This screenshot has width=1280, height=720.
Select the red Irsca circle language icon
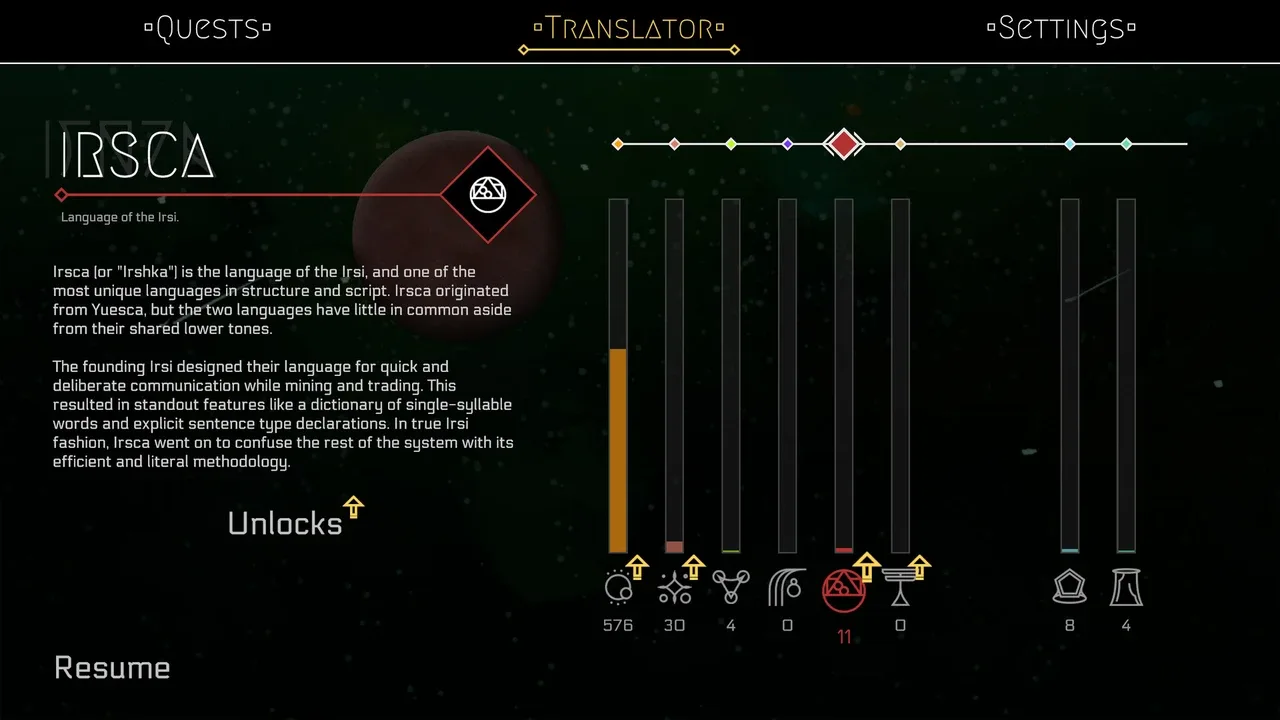[843, 590]
